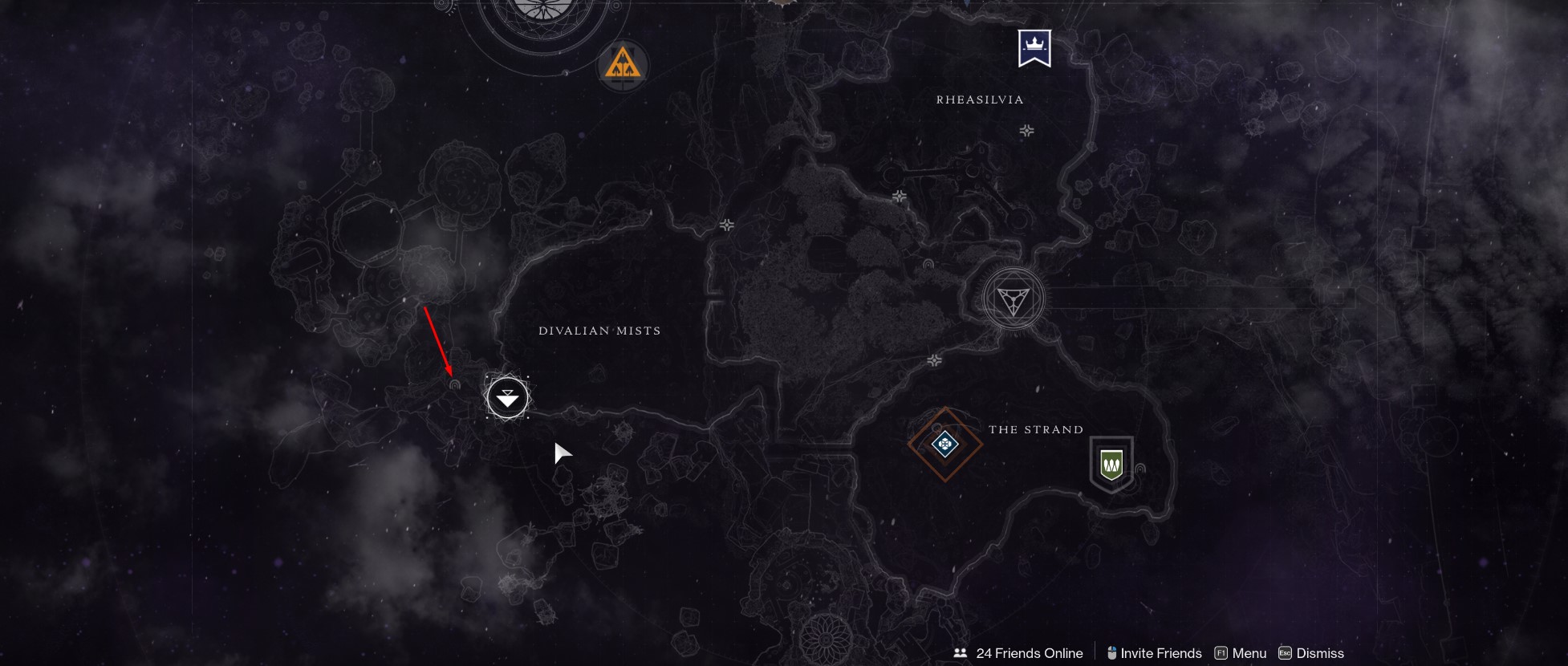Click the drink glass icon beside Invite Friends
The height and width of the screenshot is (666, 1568).
1112,653
